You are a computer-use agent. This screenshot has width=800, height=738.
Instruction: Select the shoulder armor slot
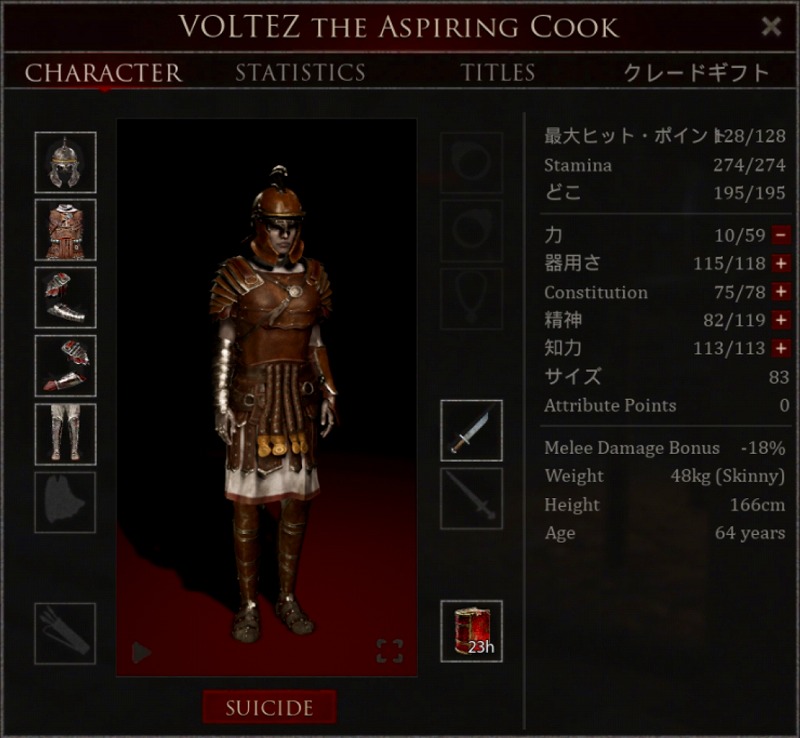point(66,297)
